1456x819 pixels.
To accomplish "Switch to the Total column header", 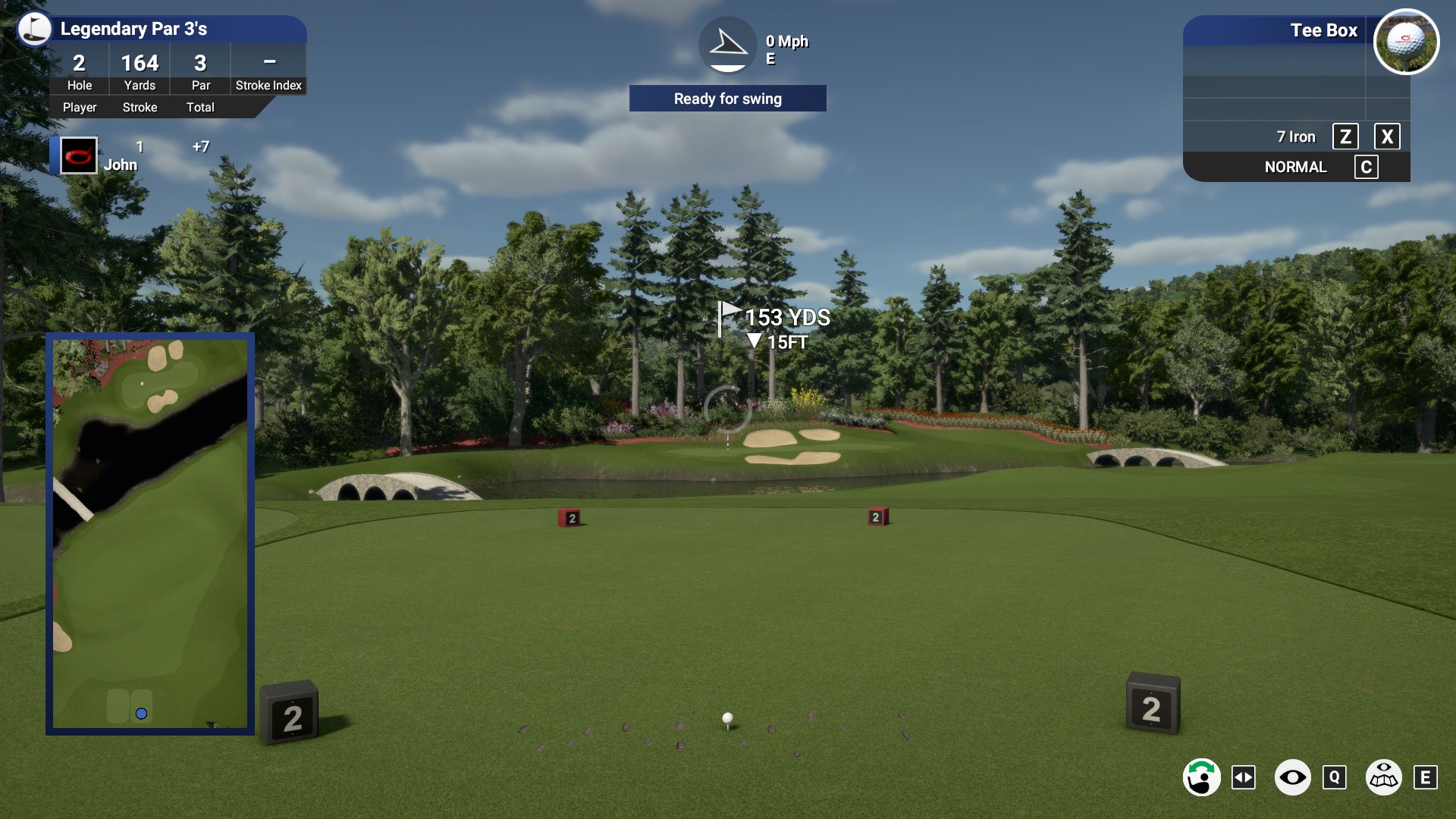I will (199, 107).
